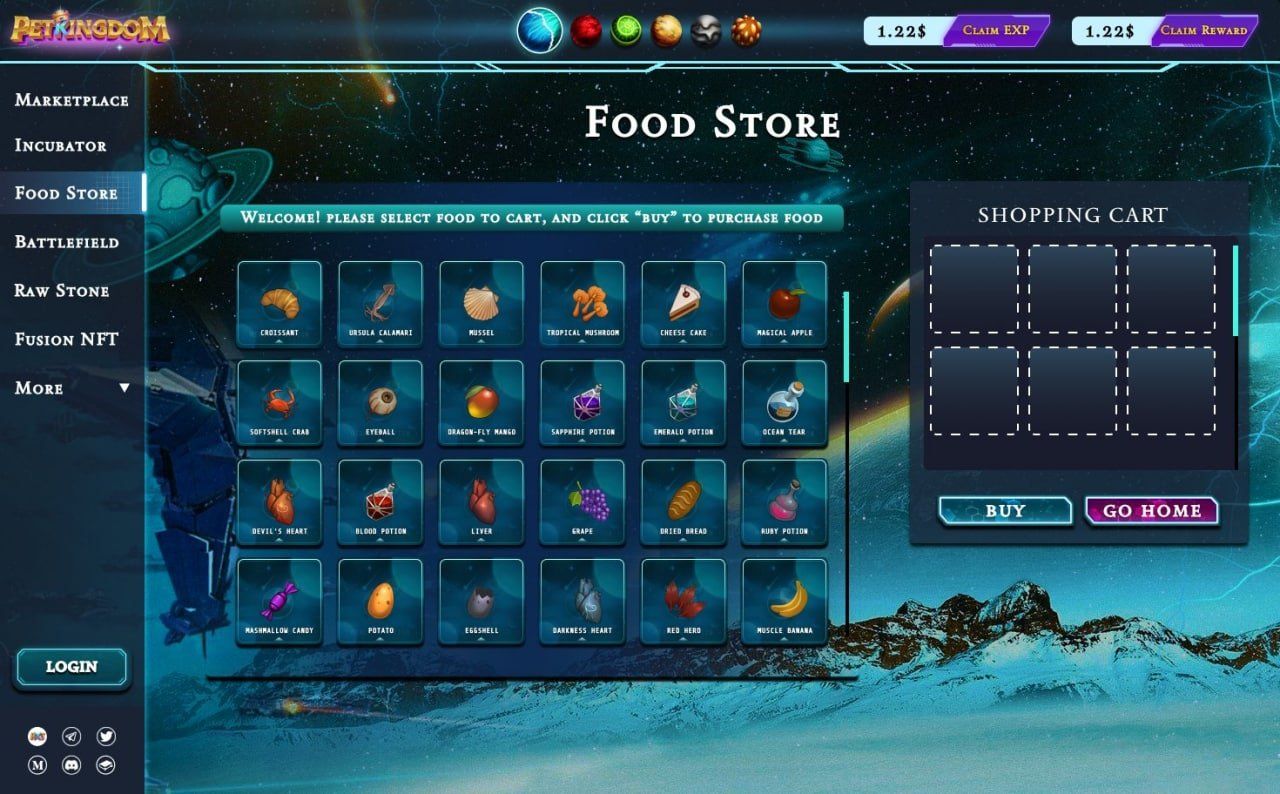Pick the Softshell Crab food item
1280x794 pixels.
click(x=280, y=403)
